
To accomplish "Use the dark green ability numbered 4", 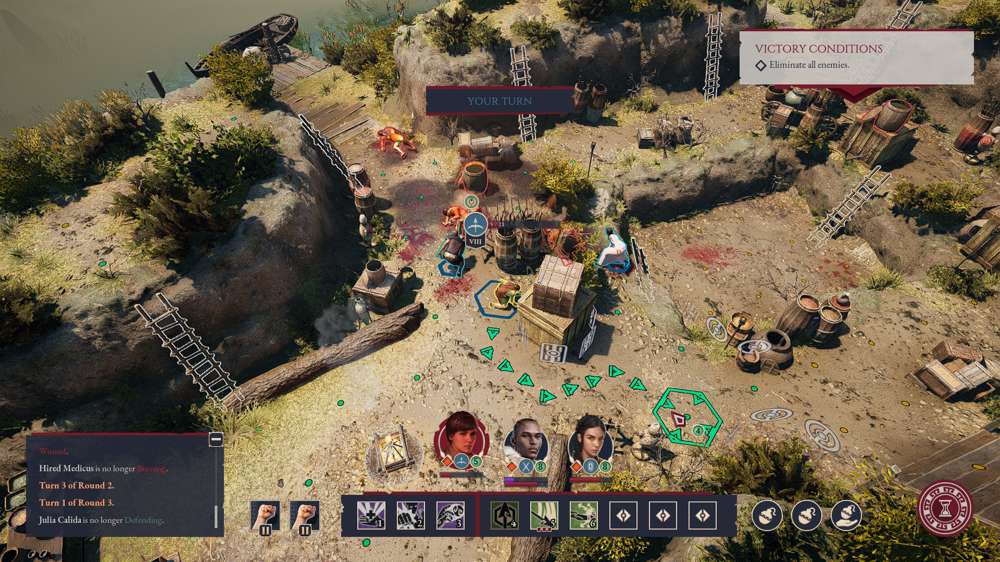I will coord(504,515).
